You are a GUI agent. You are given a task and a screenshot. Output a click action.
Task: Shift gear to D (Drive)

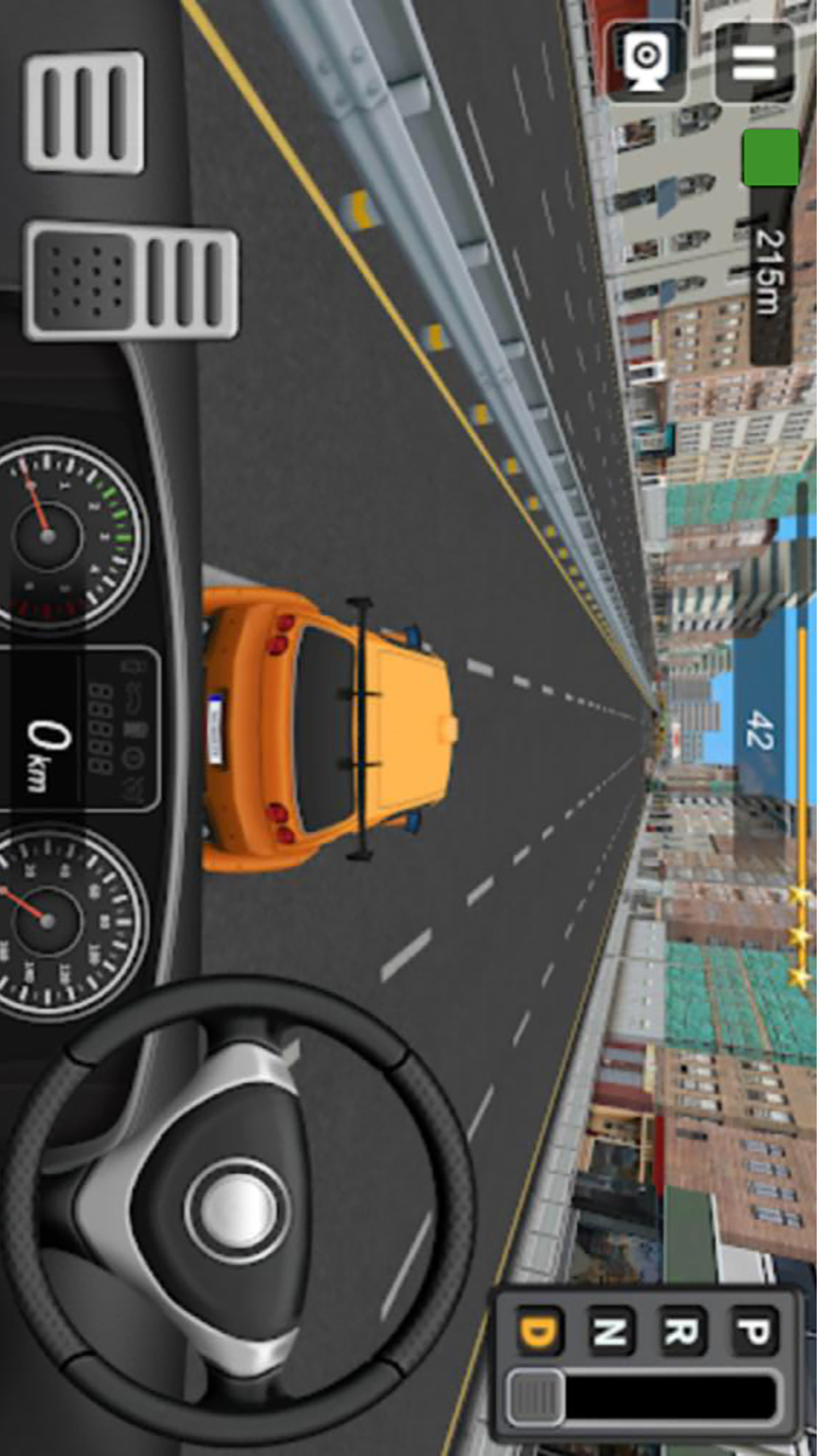tap(540, 1331)
